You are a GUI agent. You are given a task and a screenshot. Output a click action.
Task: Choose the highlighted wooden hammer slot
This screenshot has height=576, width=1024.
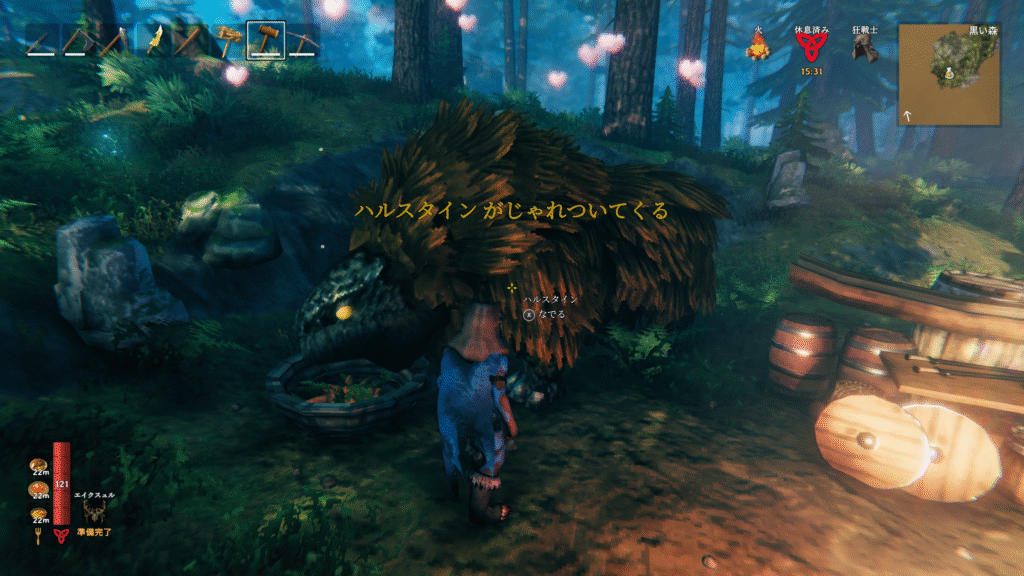(x=265, y=42)
